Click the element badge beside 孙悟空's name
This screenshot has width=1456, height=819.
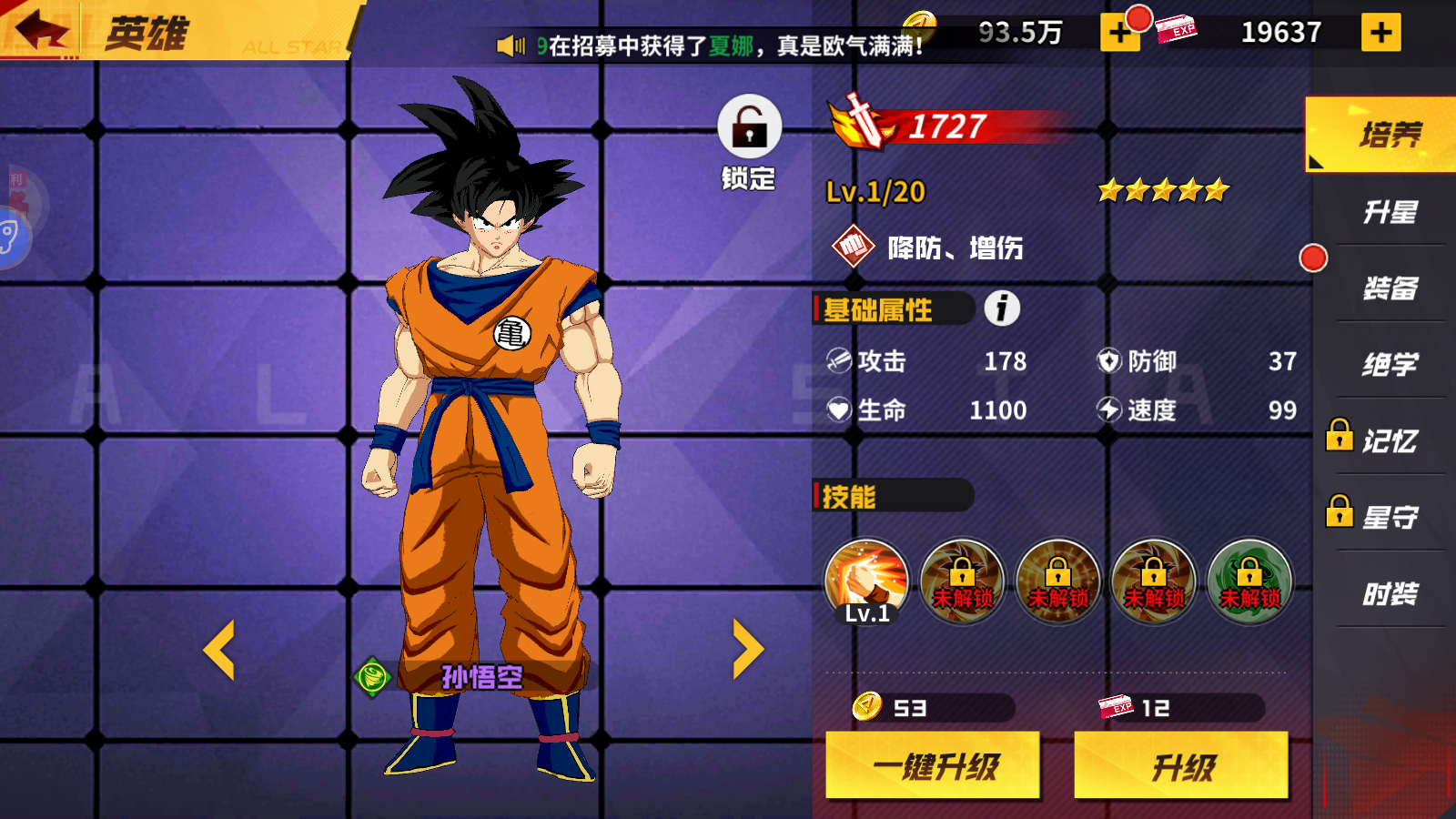(372, 677)
